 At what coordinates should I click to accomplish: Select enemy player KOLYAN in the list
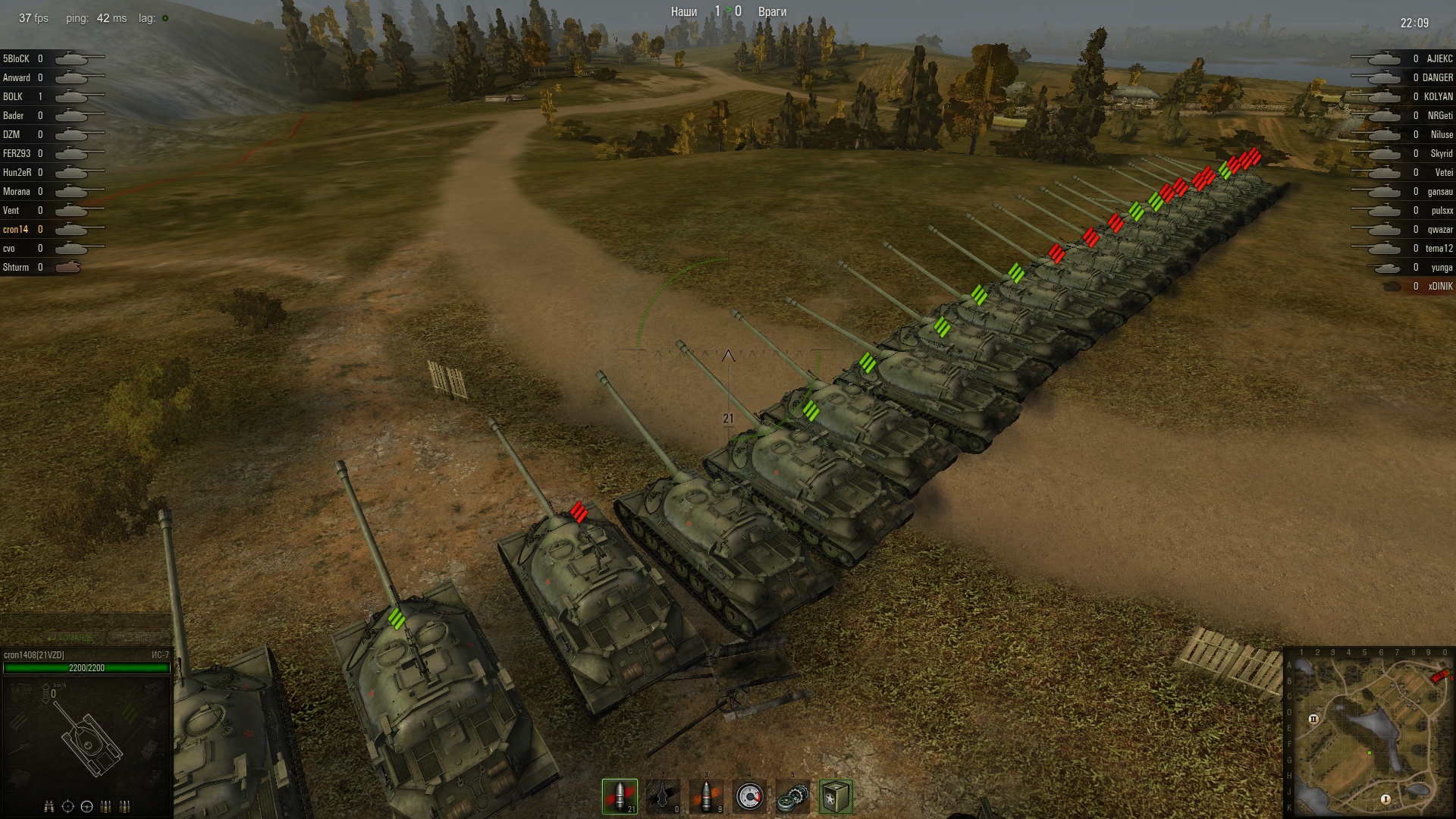[x=1438, y=97]
